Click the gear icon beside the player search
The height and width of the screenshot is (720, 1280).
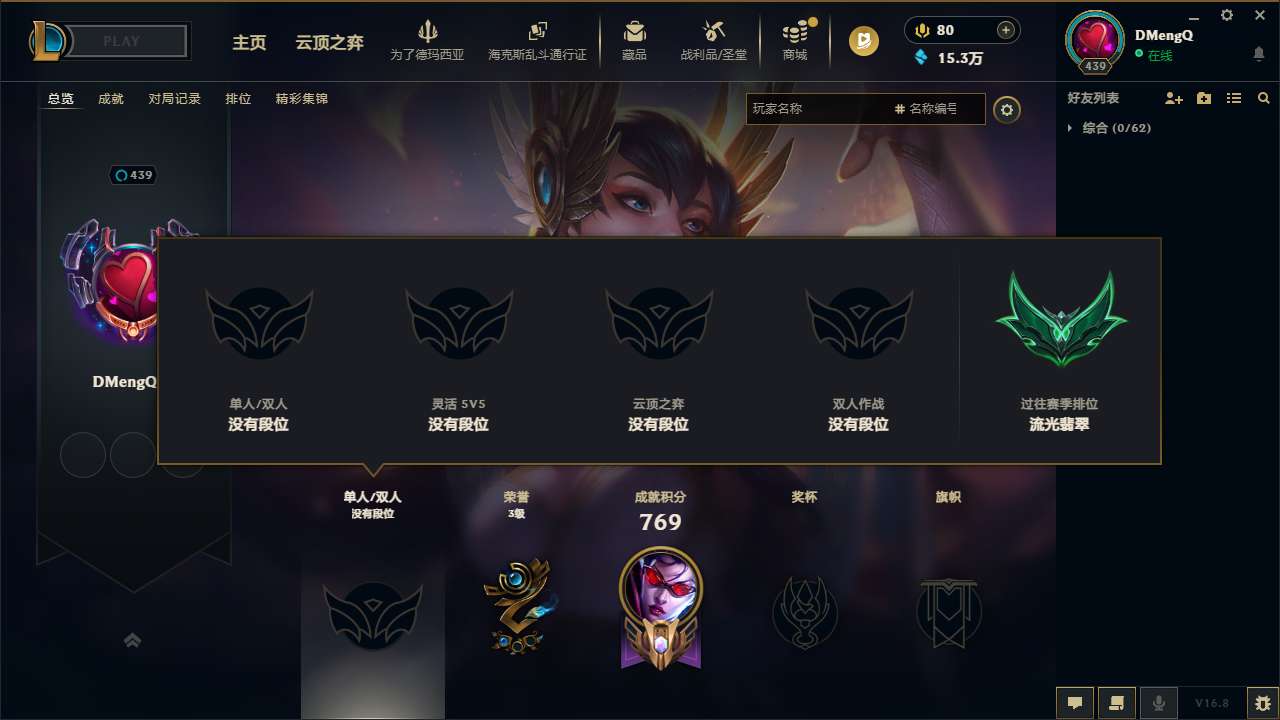(1007, 110)
